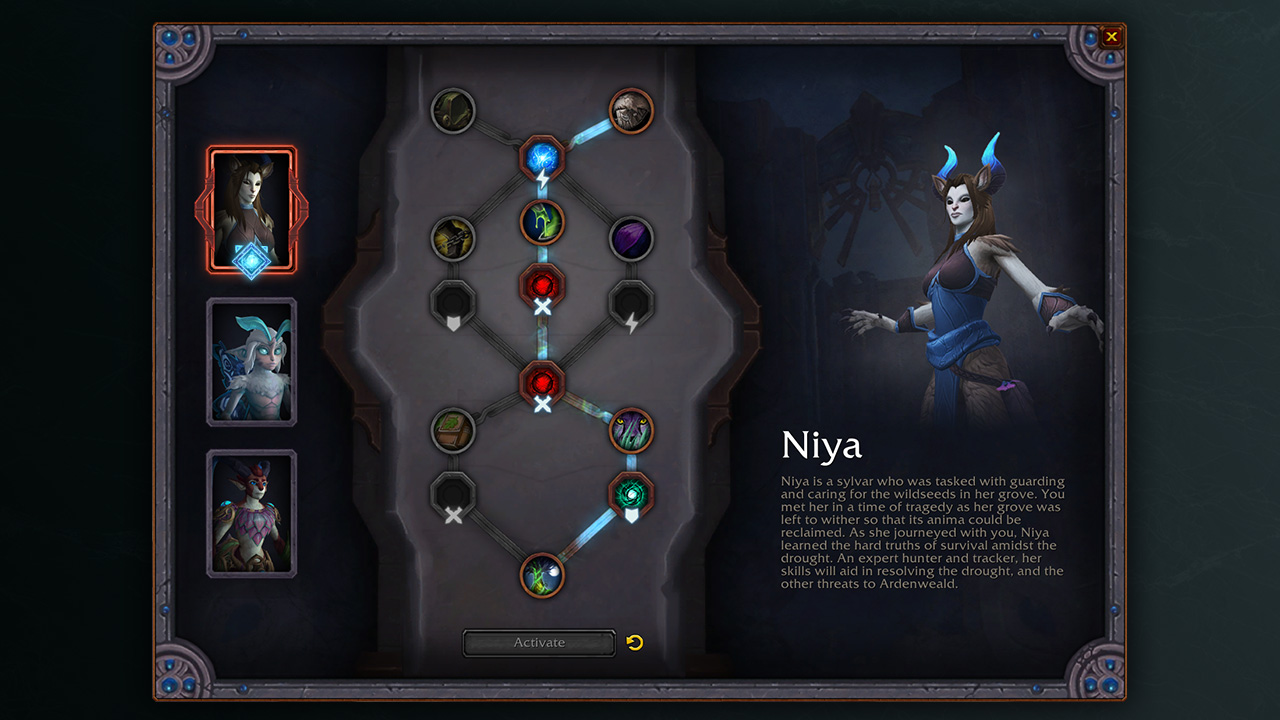This screenshot has height=720, width=1280.
Task: Pick the purple tentacle vines trait node
Action: coord(631,430)
